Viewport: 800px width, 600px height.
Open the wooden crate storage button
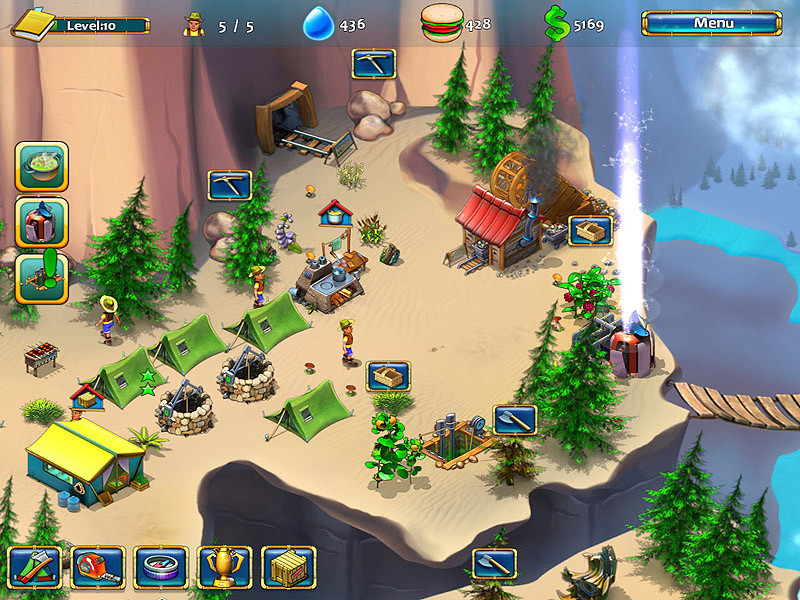(x=288, y=567)
